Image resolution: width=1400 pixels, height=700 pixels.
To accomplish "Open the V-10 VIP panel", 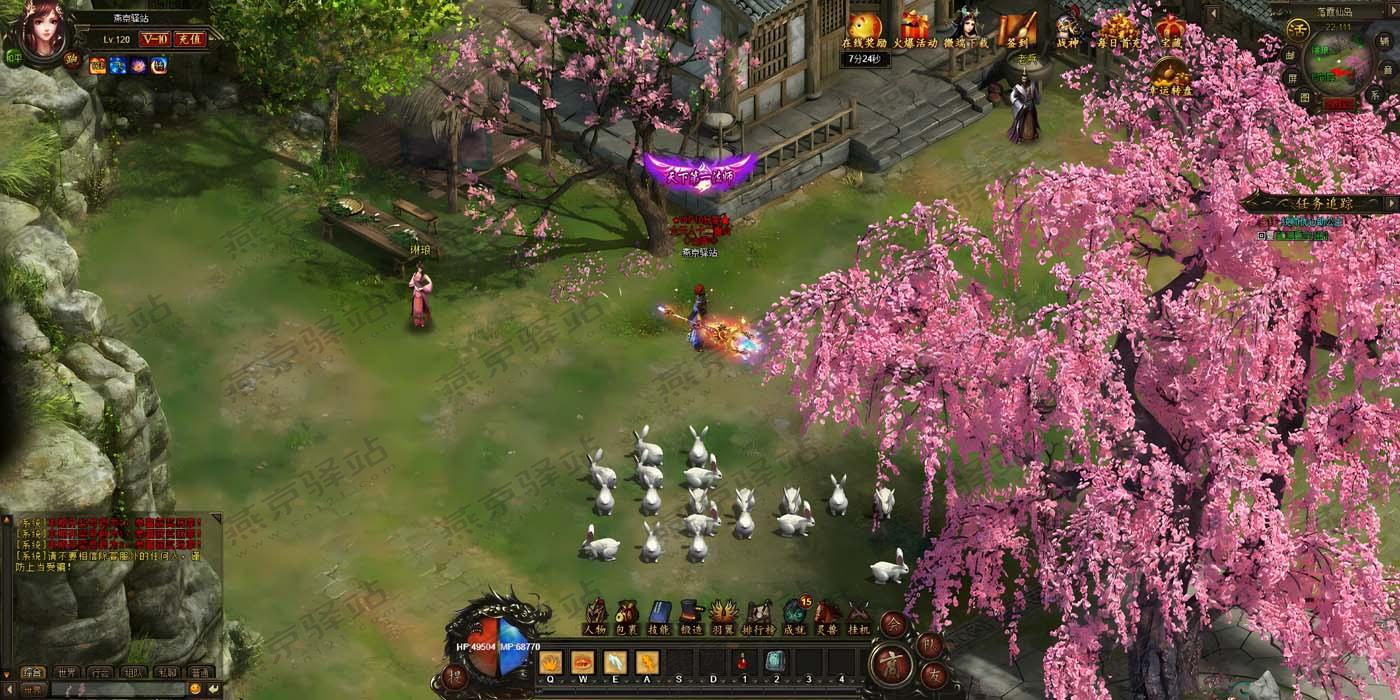I will tap(153, 39).
